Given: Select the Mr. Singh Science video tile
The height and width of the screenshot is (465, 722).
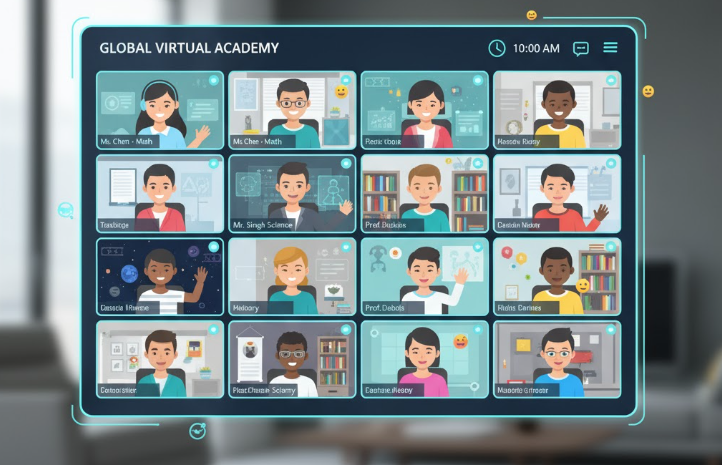Looking at the screenshot, I should coord(292,193).
